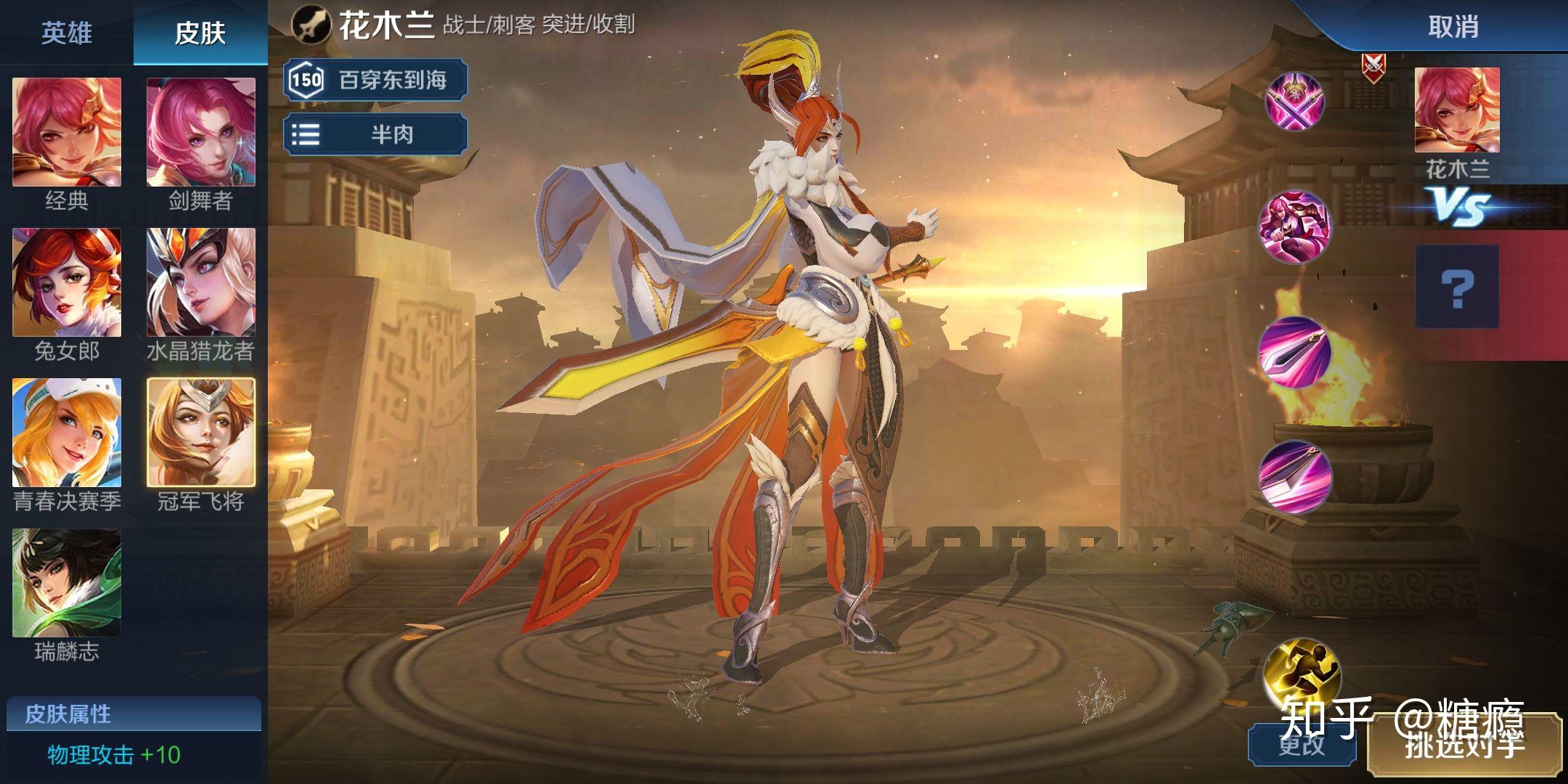The image size is (1568, 784).
Task: Select the 冠军飞将 skin thumbnail
Action: pyautogui.click(x=201, y=433)
